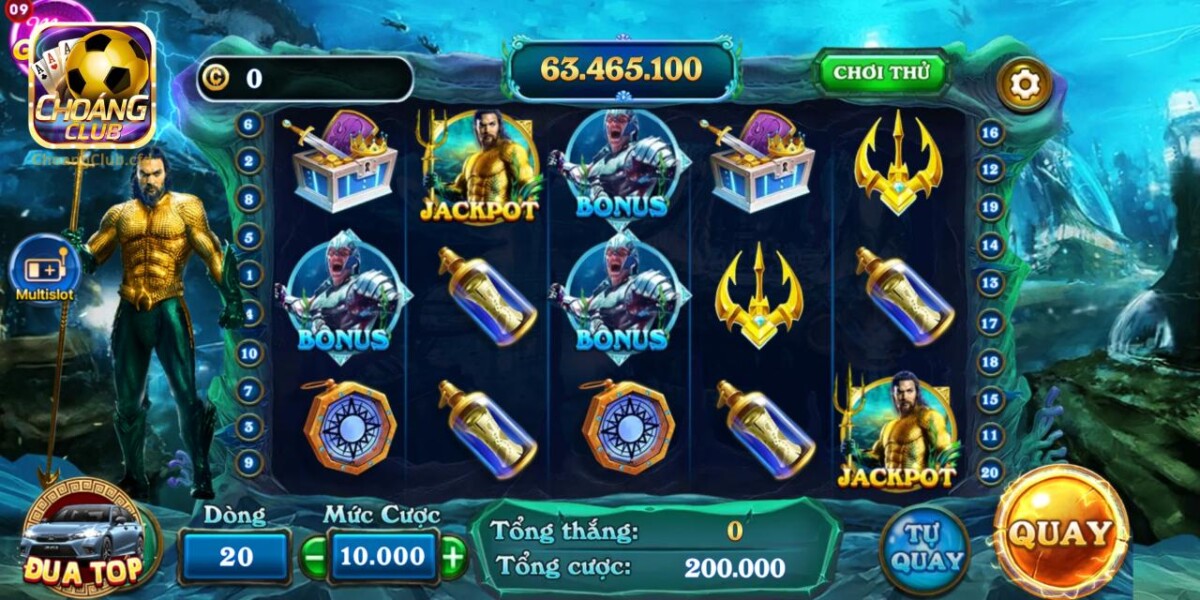Decrease the bet with the minus button
Viewport: 1200px width, 600px height.
pos(314,558)
